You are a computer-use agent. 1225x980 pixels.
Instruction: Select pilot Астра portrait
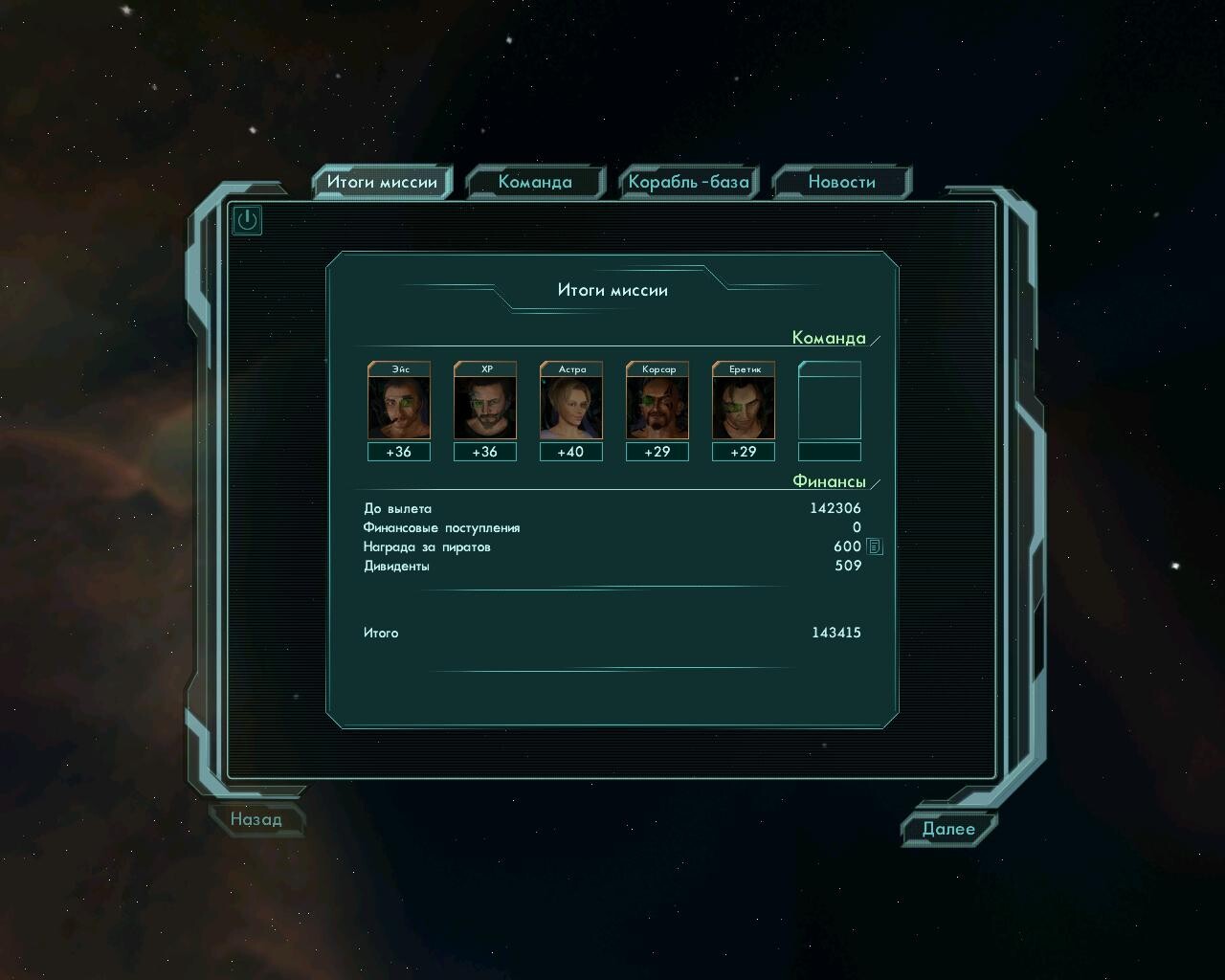pos(571,408)
